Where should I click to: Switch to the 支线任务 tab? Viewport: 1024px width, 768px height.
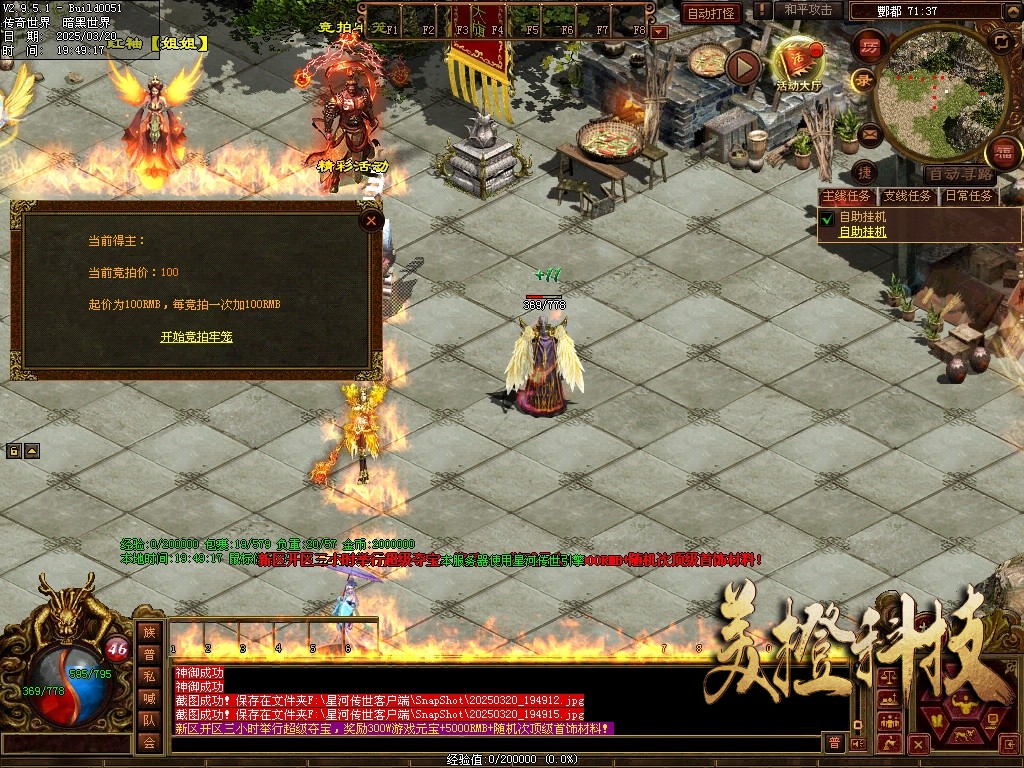907,196
